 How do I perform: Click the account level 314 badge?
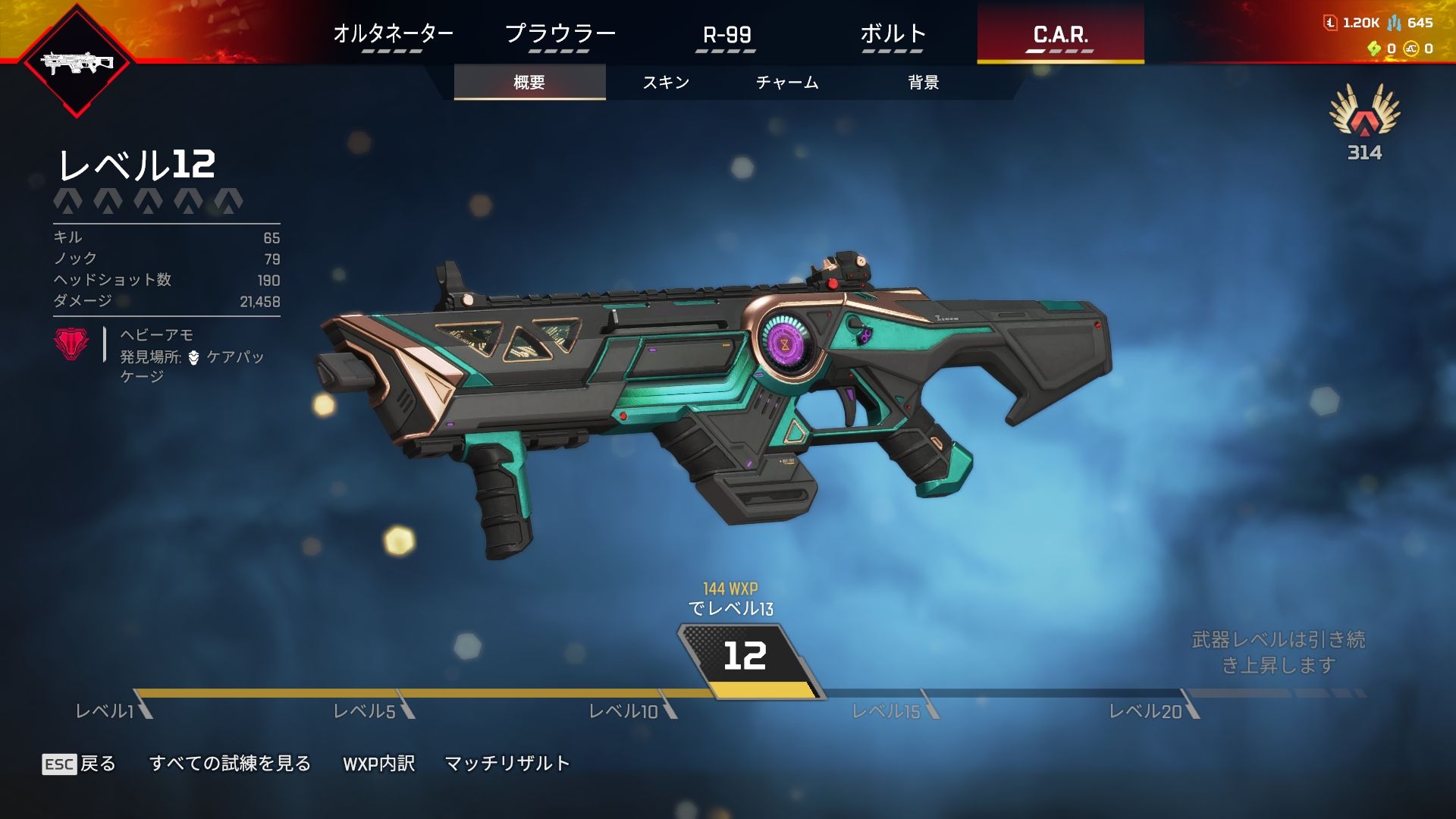coord(1364,123)
